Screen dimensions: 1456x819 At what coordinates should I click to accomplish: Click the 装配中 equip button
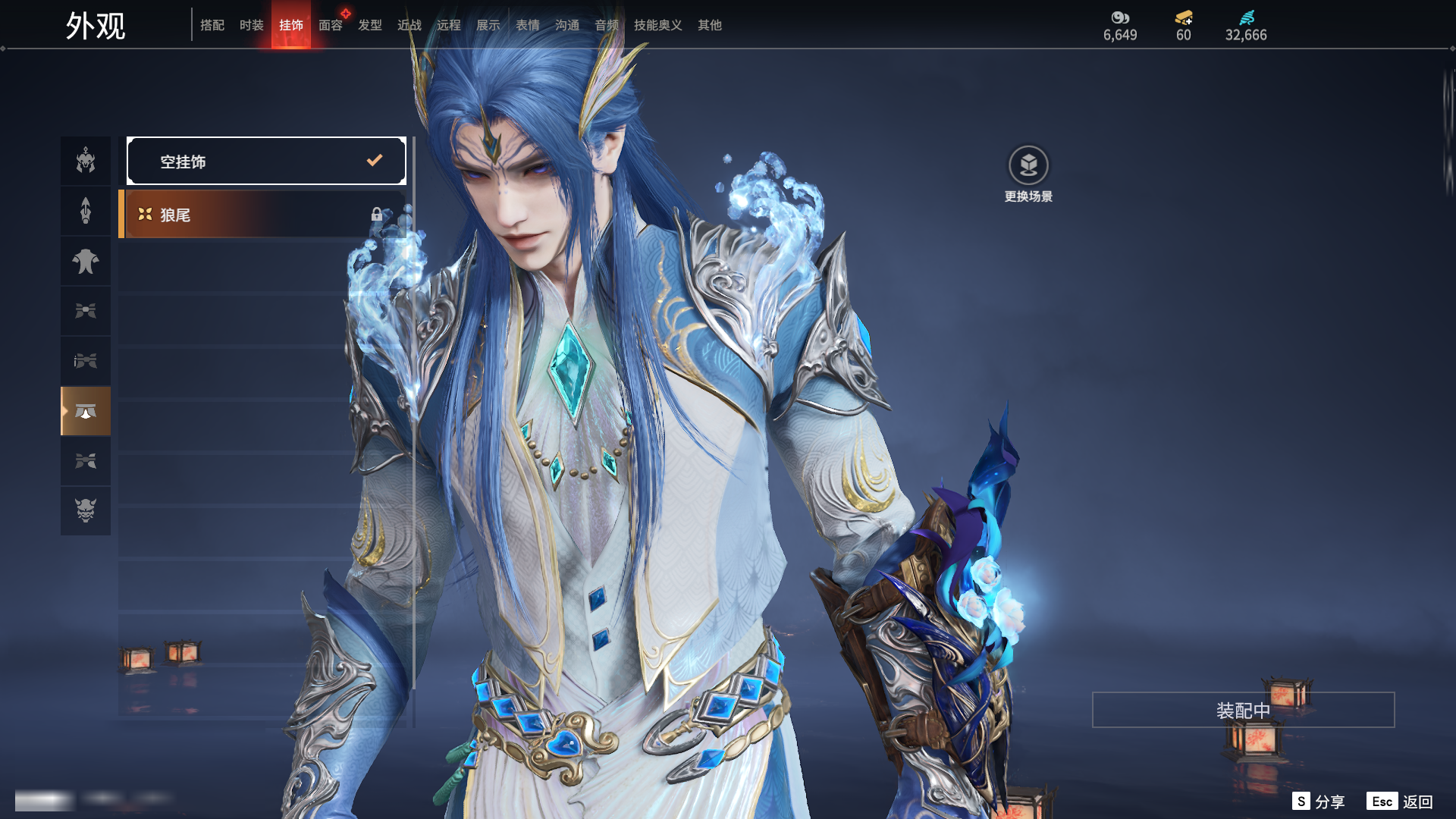coord(1243,710)
